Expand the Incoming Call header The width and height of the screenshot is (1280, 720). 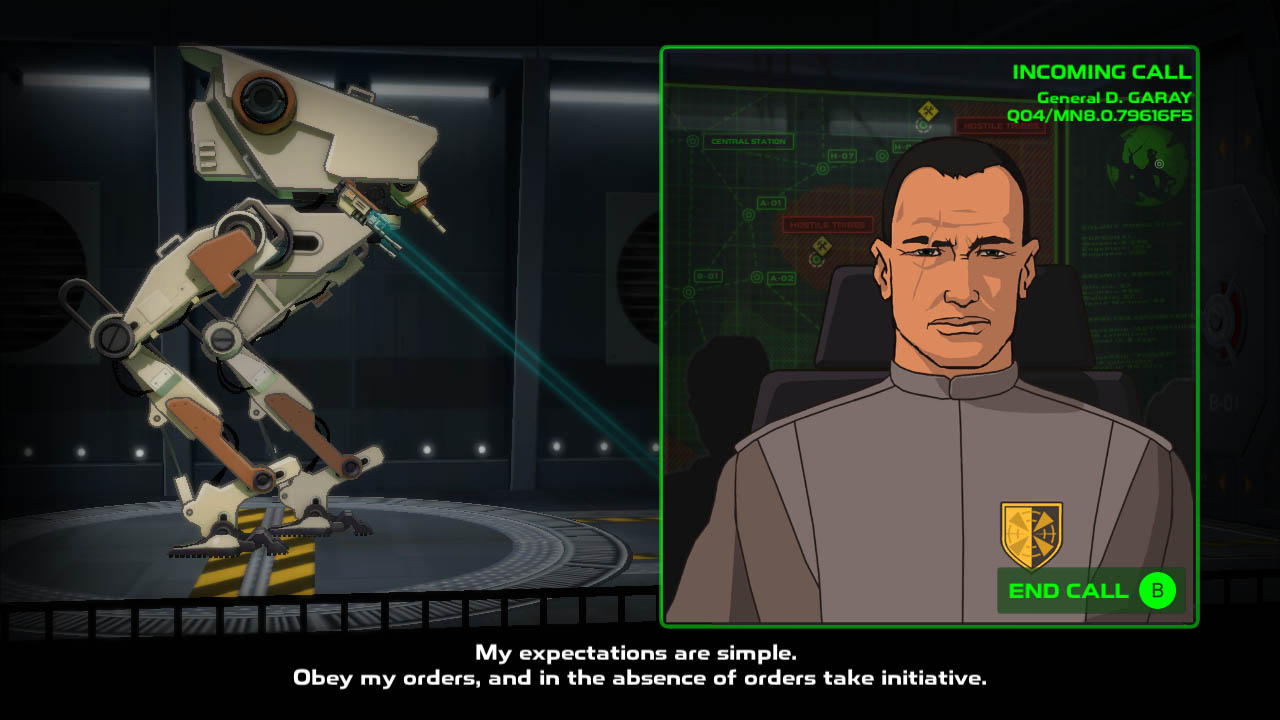(1103, 72)
